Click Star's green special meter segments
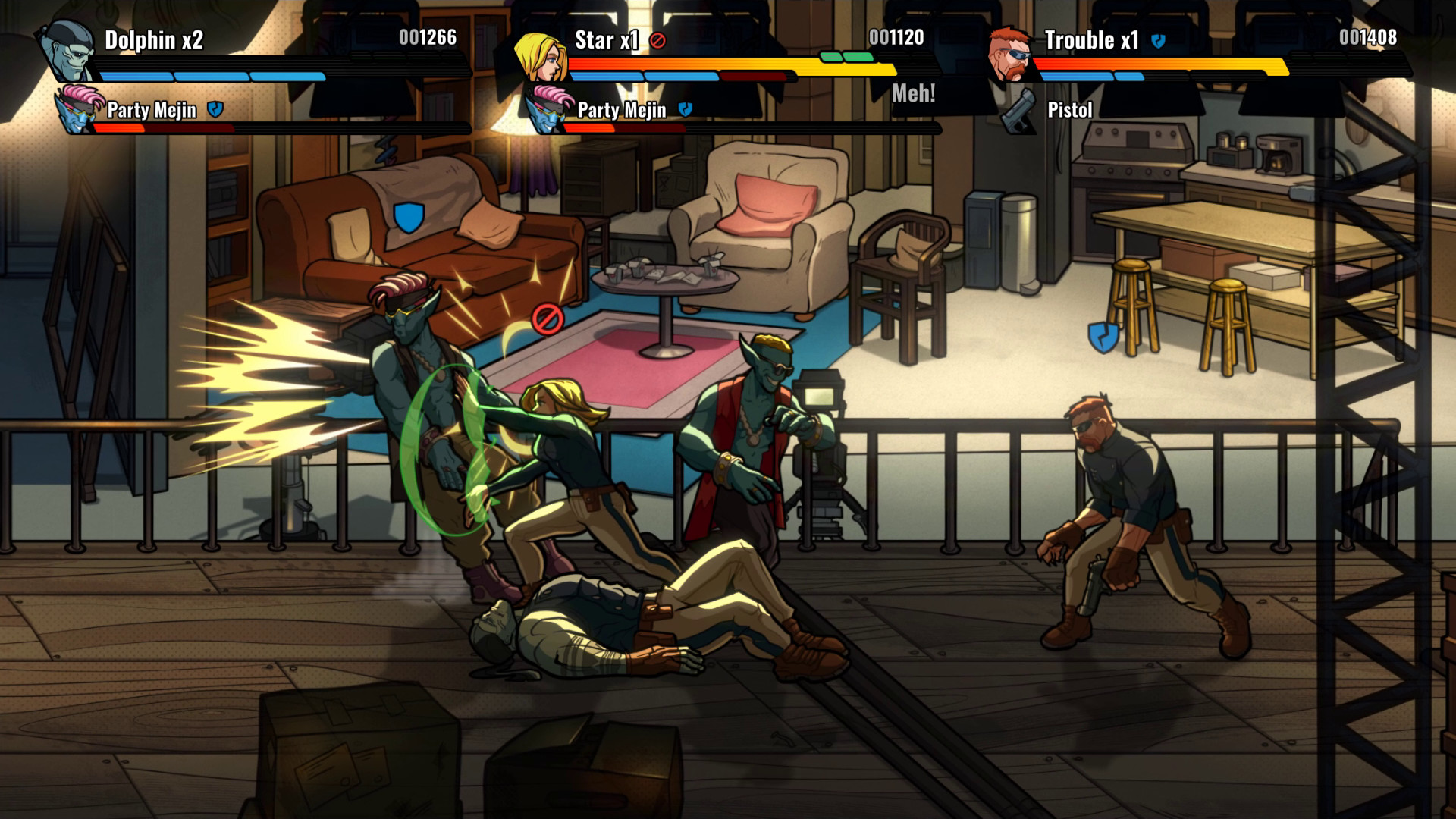The height and width of the screenshot is (819, 1456). point(846,55)
